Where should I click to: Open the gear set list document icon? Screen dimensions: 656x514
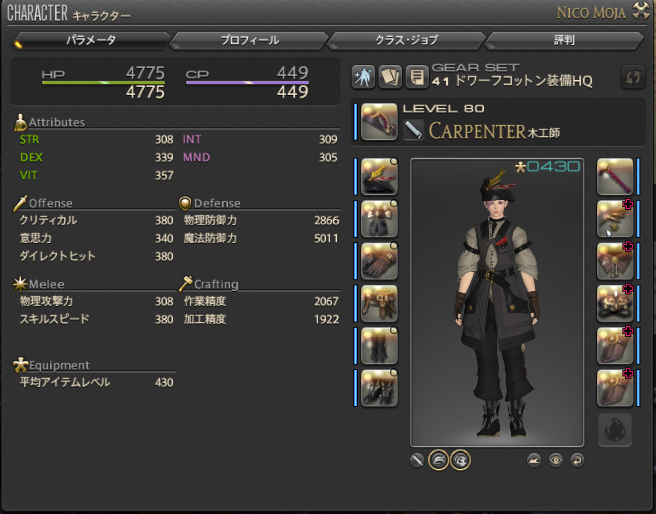click(417, 77)
